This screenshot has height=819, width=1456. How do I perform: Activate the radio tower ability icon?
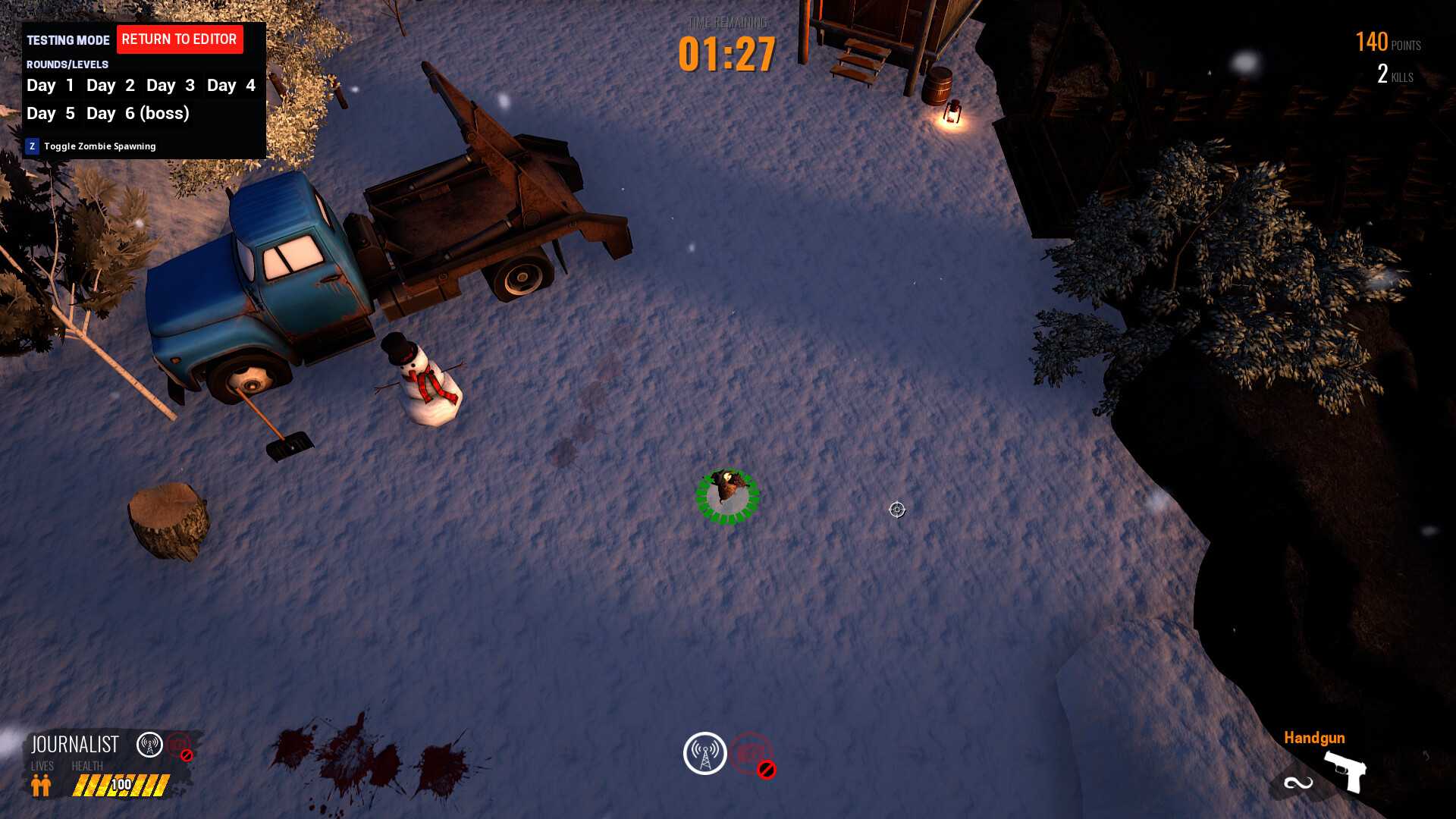[705, 753]
